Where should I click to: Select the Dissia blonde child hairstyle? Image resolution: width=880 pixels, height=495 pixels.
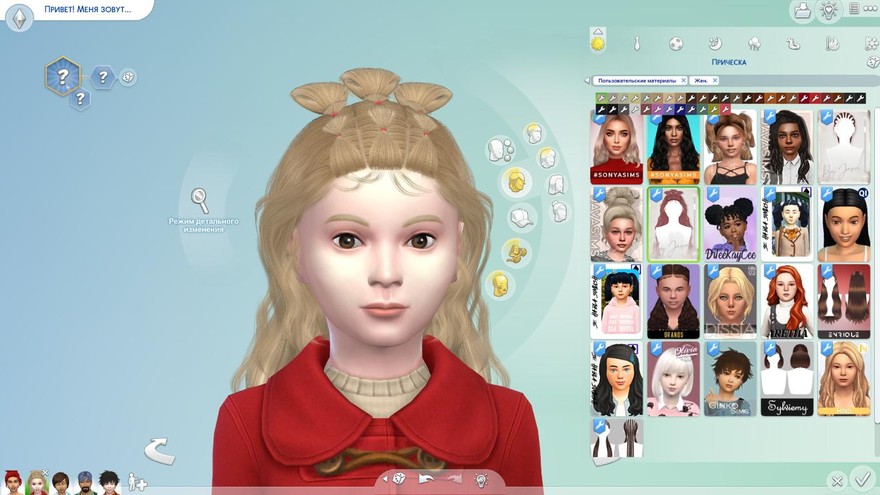730,300
